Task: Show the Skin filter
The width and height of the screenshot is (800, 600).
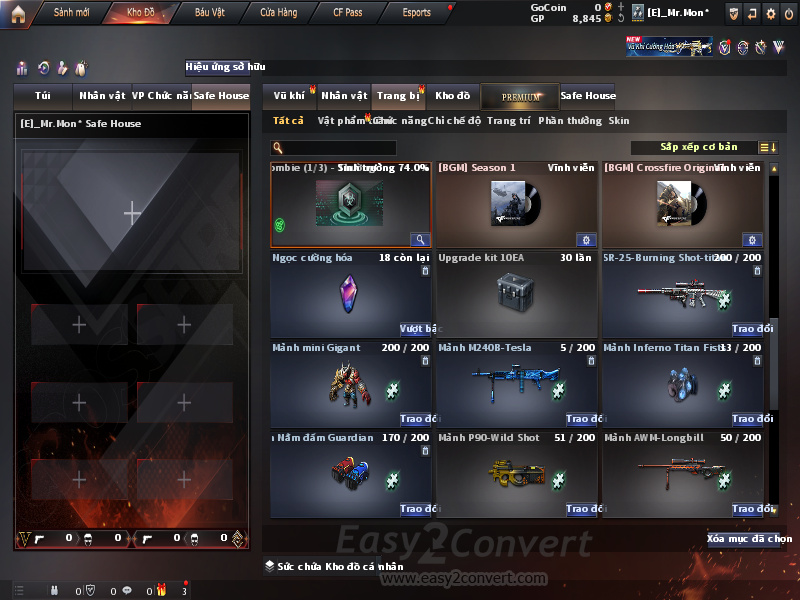Action: click(619, 121)
